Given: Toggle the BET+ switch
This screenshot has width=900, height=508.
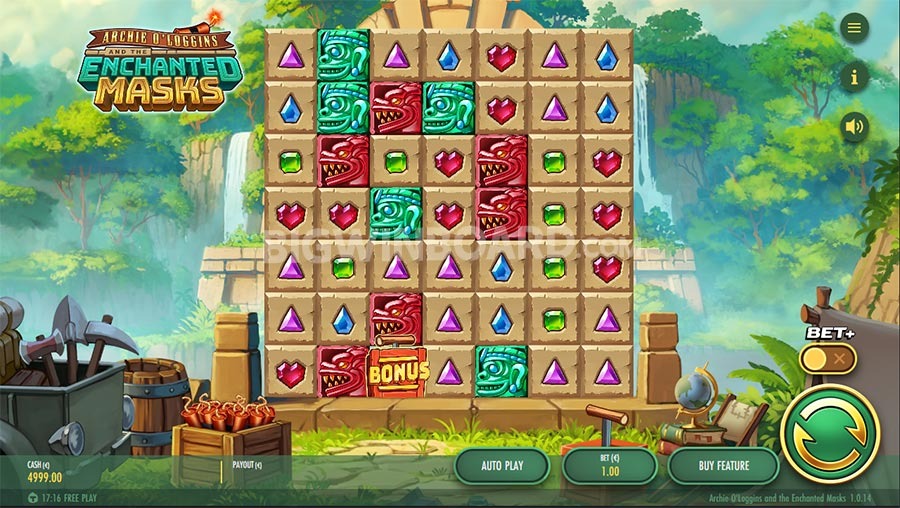Looking at the screenshot, I should [x=828, y=358].
